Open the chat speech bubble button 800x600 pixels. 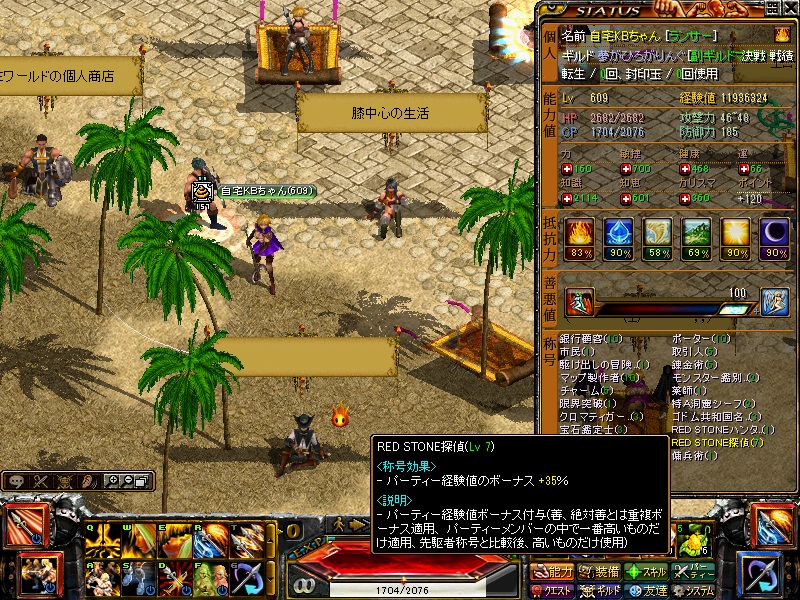pos(17,481)
